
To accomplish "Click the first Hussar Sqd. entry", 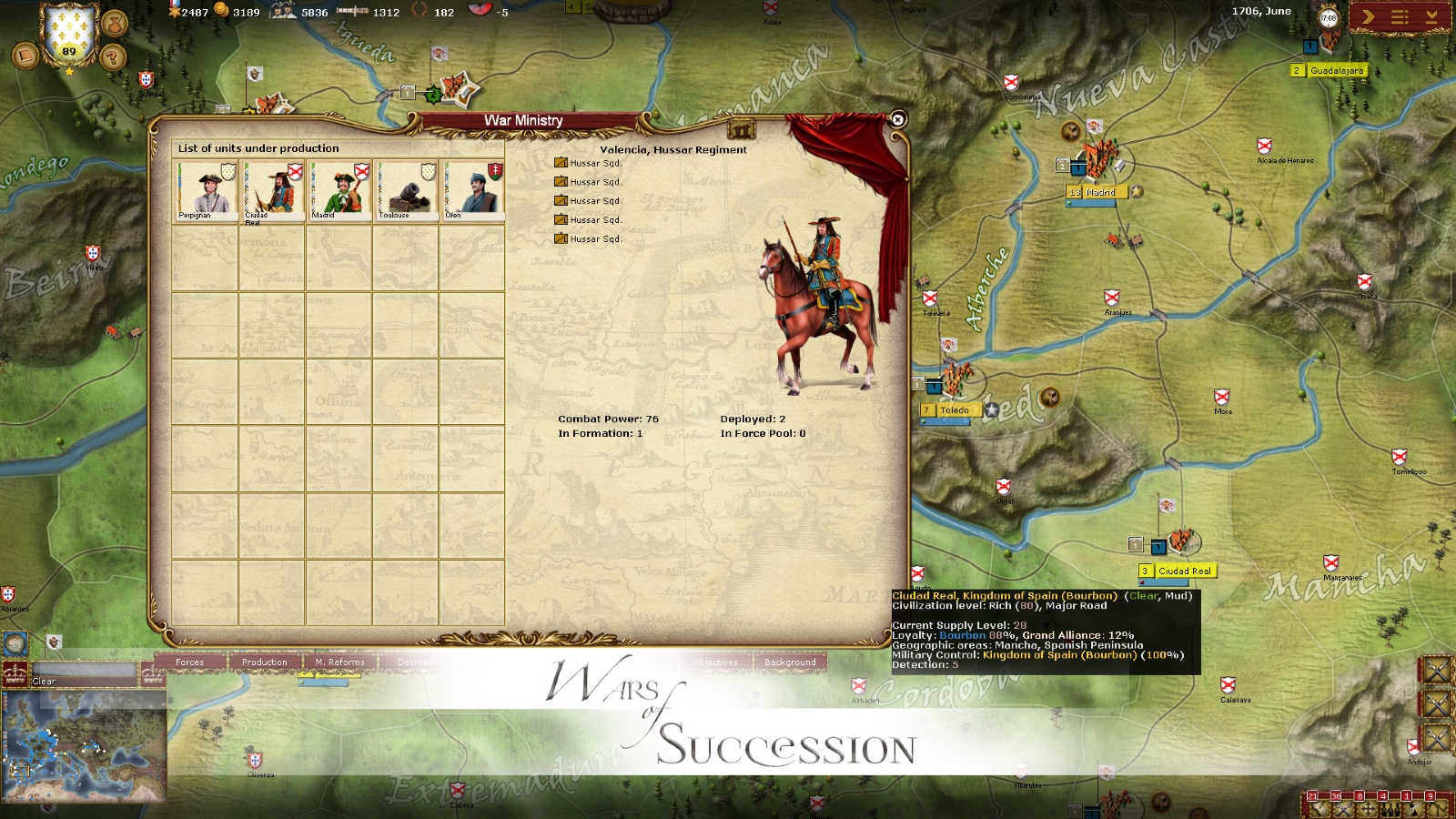I will pos(595,164).
